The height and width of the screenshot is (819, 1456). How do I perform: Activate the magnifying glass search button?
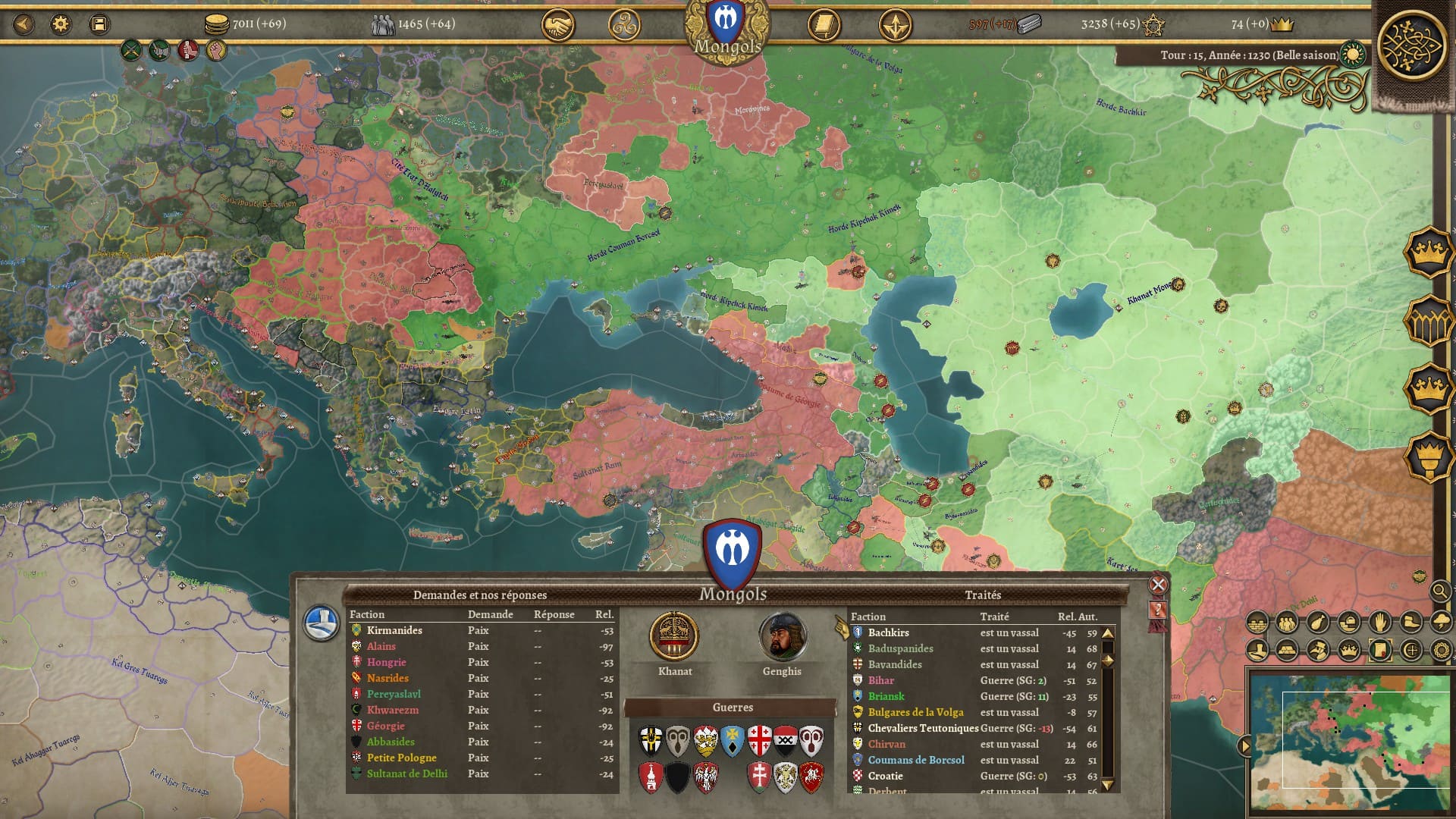1439,591
